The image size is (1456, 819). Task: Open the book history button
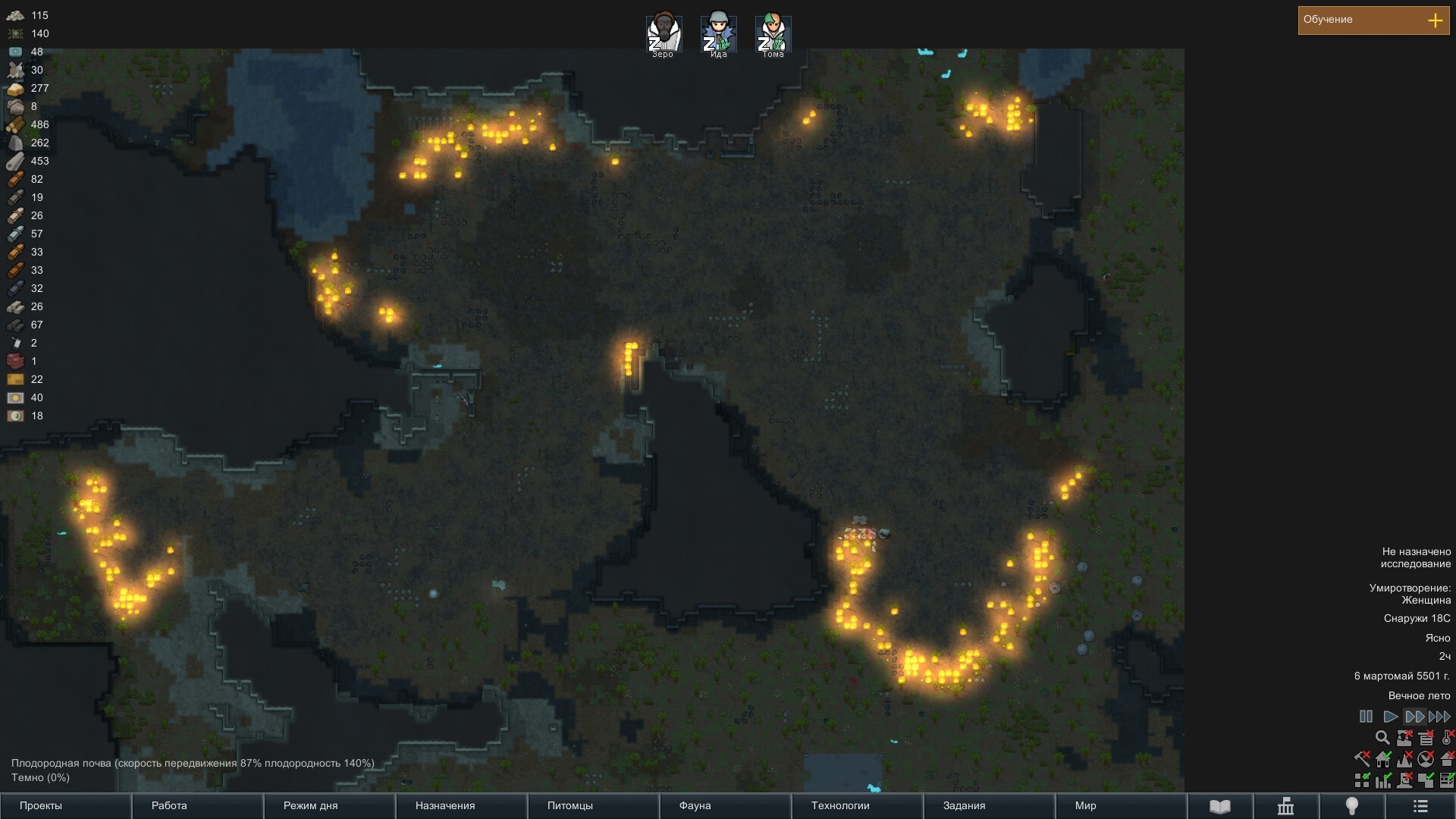pyautogui.click(x=1219, y=806)
